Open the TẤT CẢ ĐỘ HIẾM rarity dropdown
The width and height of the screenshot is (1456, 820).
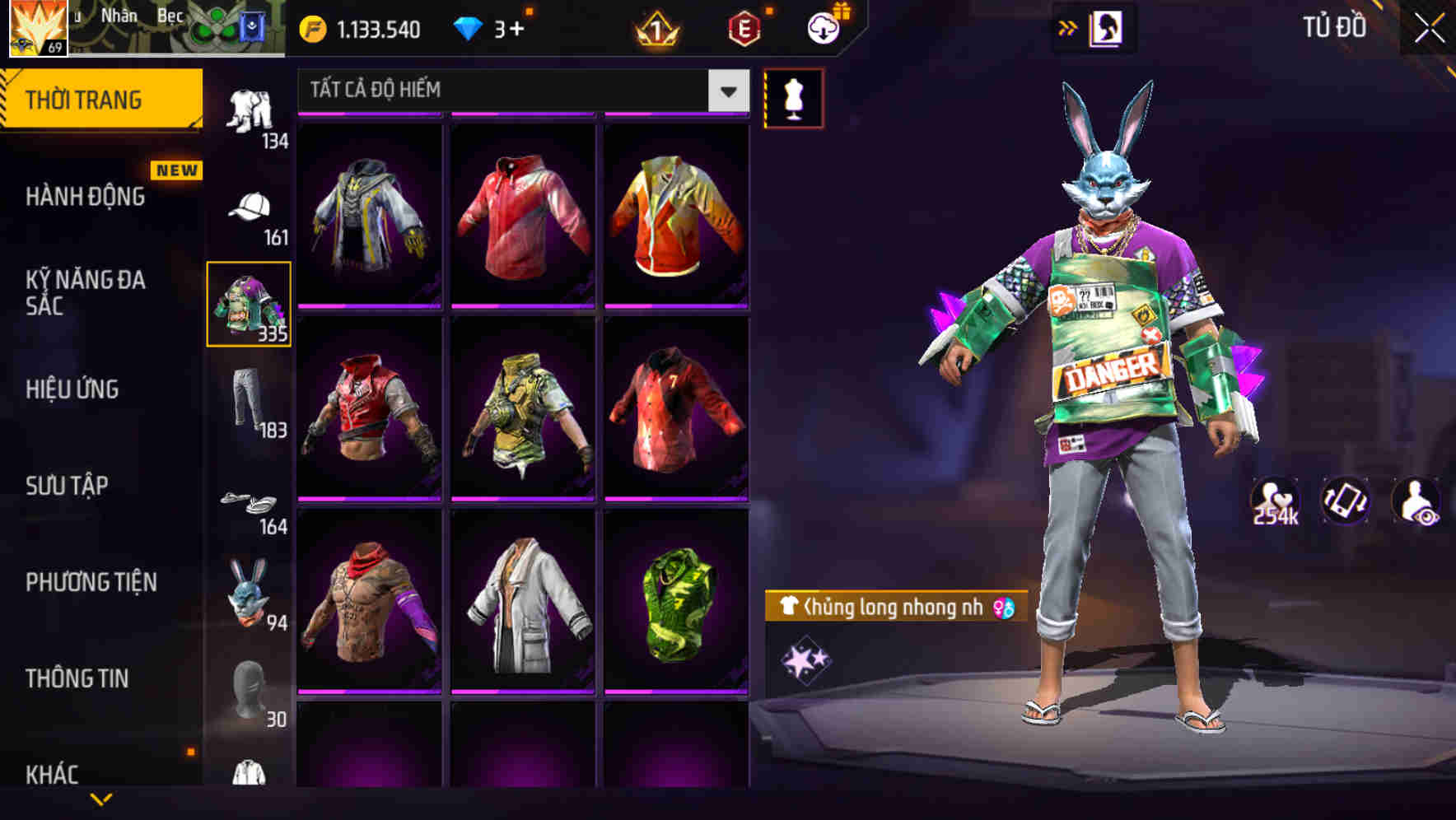pos(517,91)
